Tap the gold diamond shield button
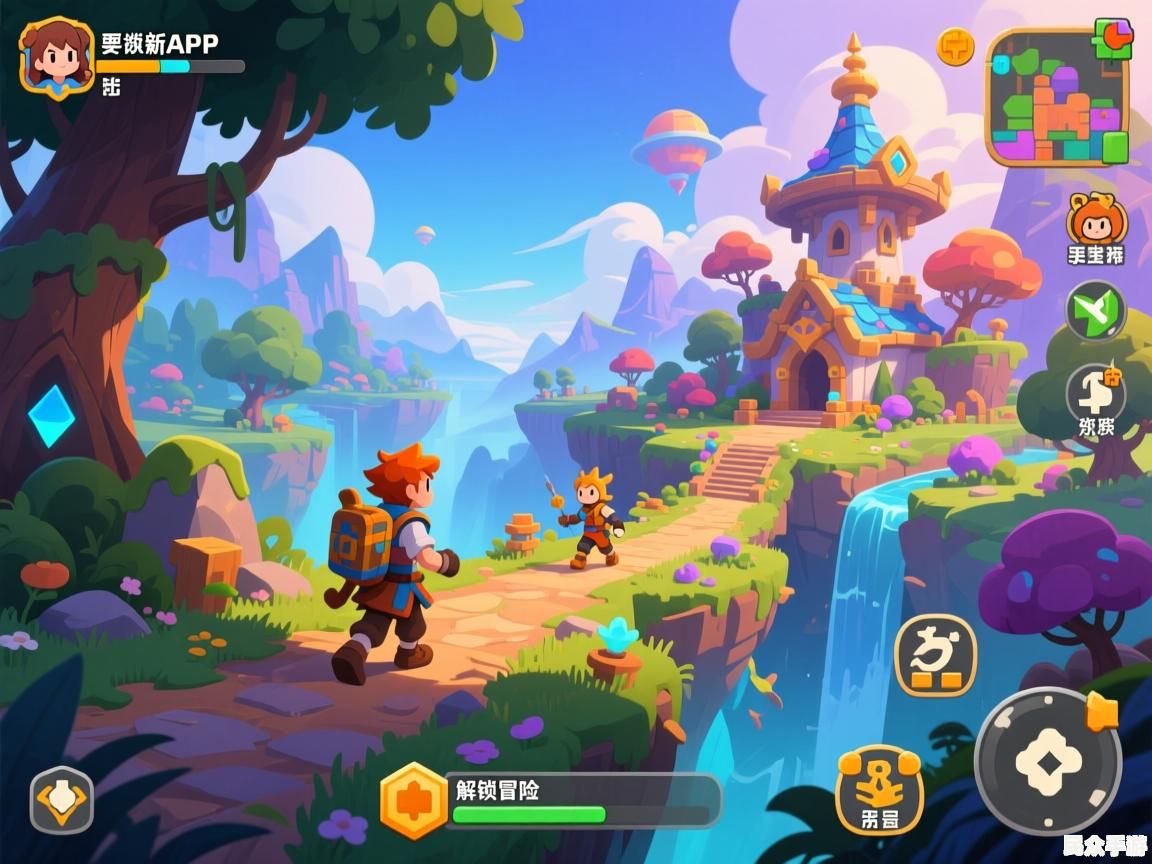The height and width of the screenshot is (864, 1152). [x=62, y=800]
